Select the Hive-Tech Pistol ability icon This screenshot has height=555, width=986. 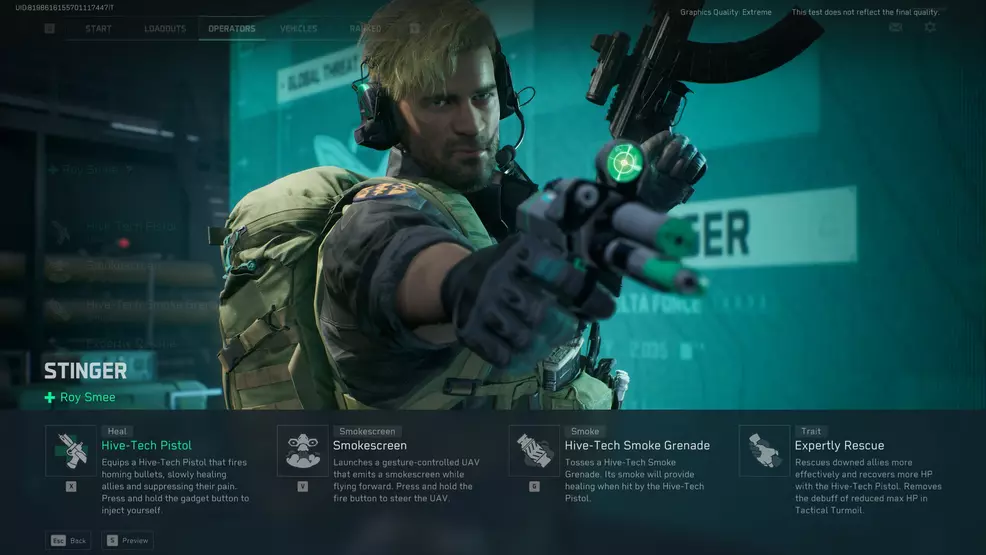pos(71,451)
